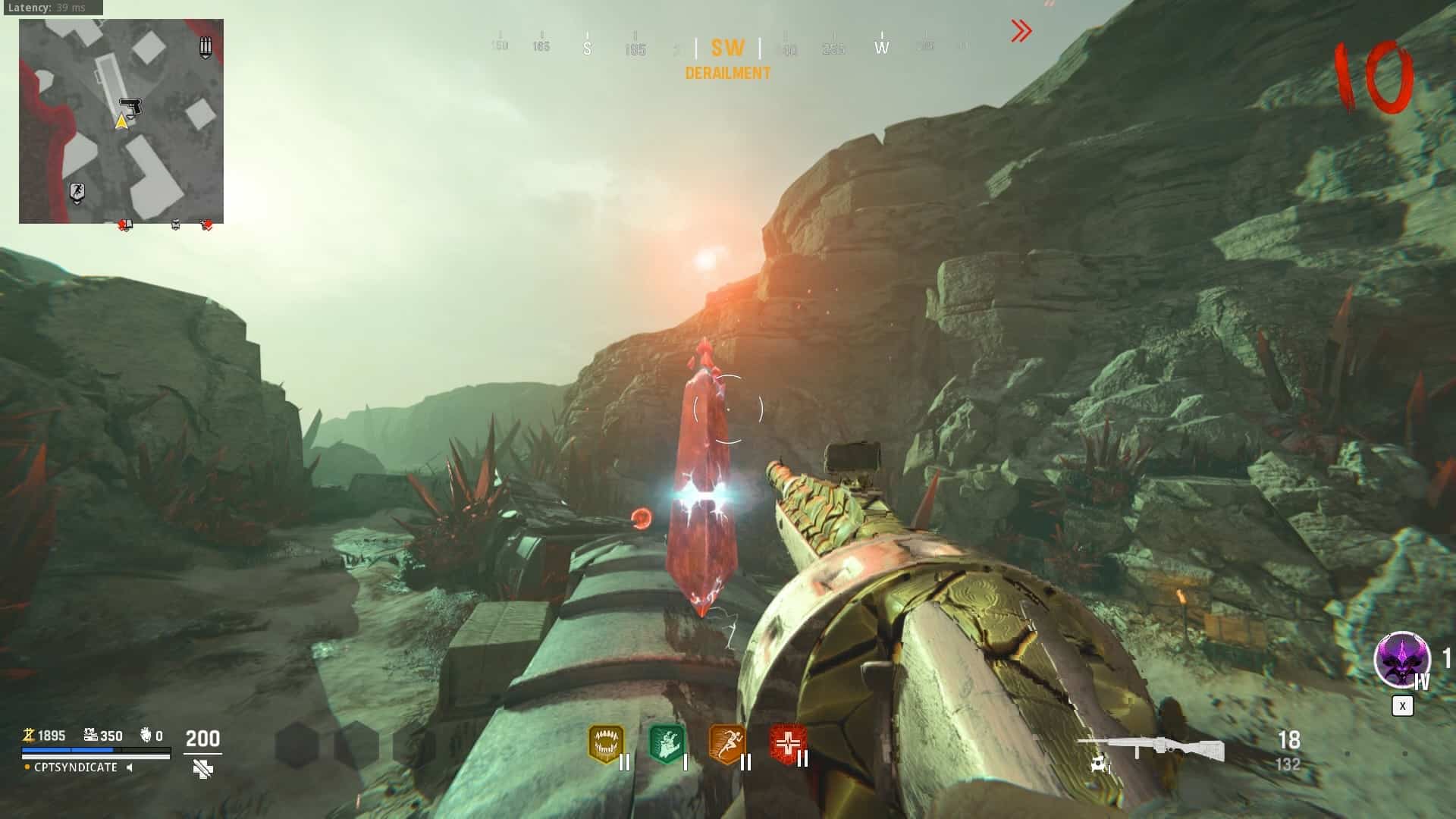Select the red medical cross perk icon
The image size is (1456, 819).
click(x=788, y=743)
